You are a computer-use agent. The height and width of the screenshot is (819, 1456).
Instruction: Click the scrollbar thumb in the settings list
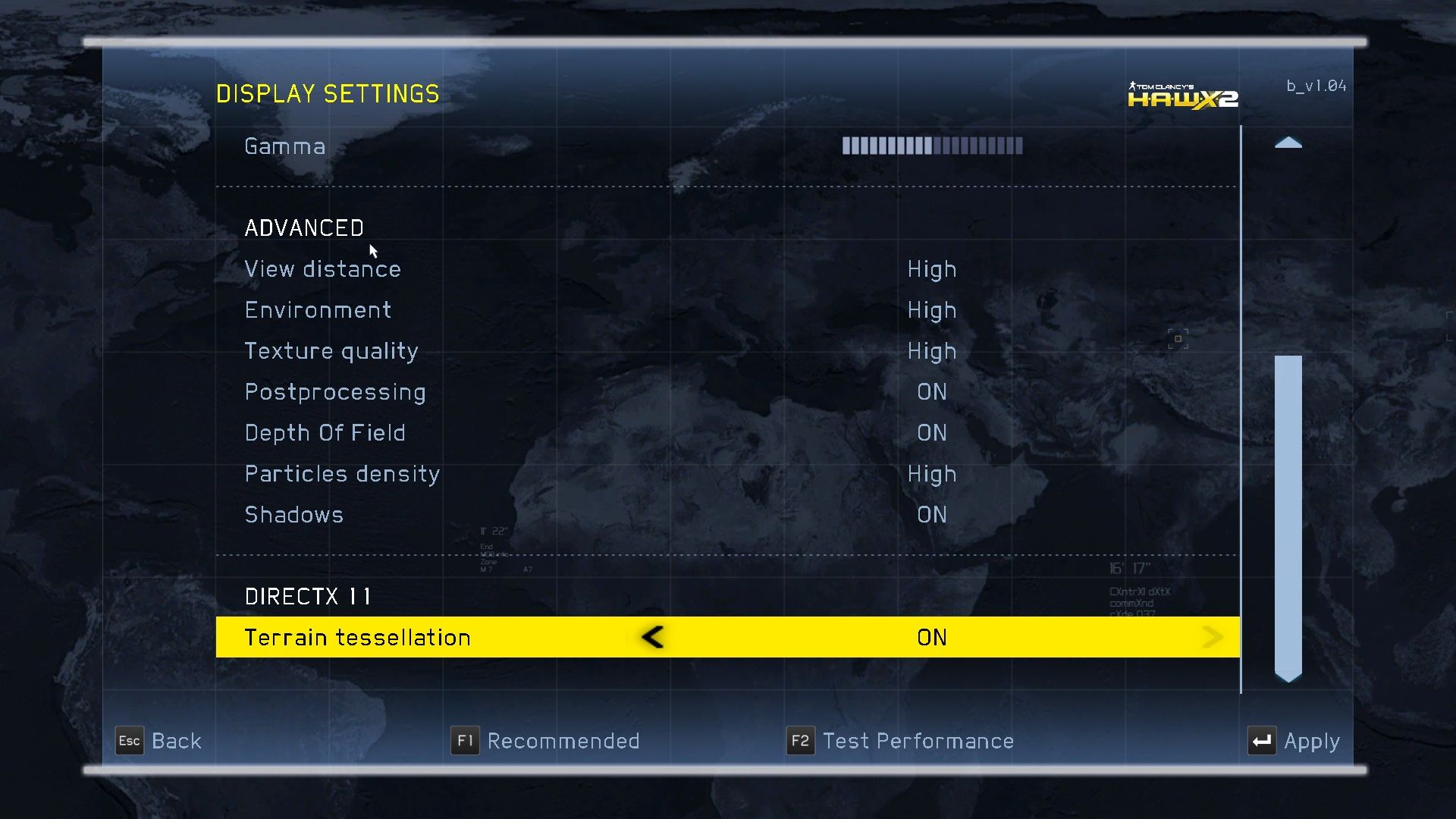coord(1288,516)
